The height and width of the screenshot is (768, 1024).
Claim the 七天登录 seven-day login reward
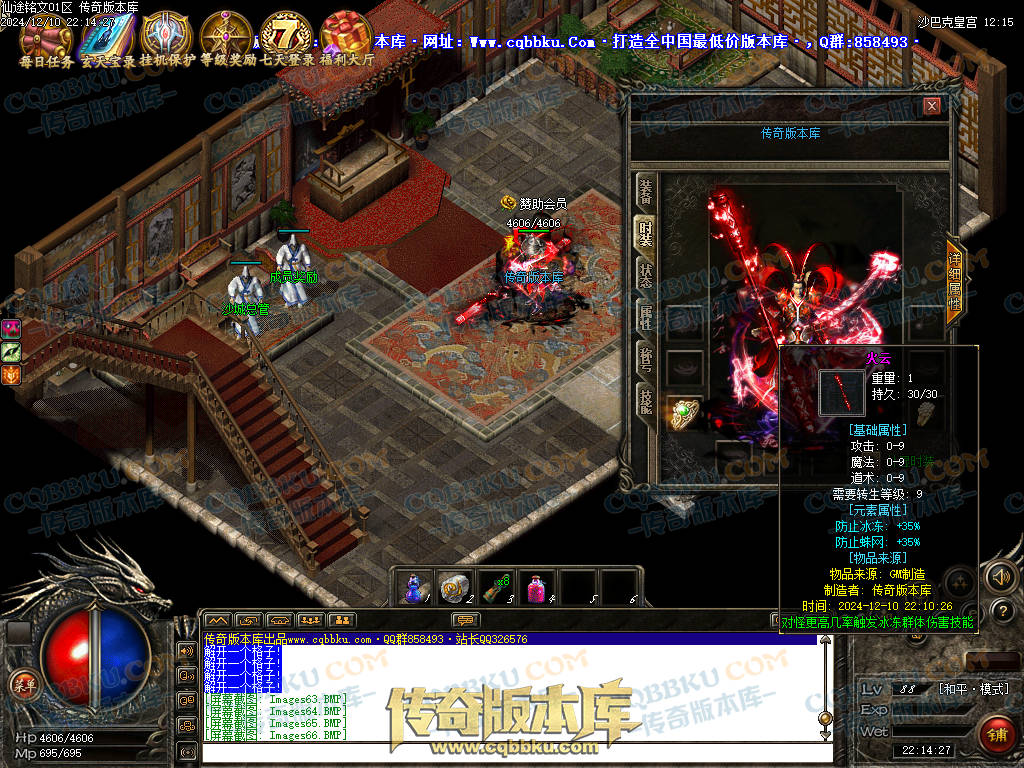pos(287,36)
